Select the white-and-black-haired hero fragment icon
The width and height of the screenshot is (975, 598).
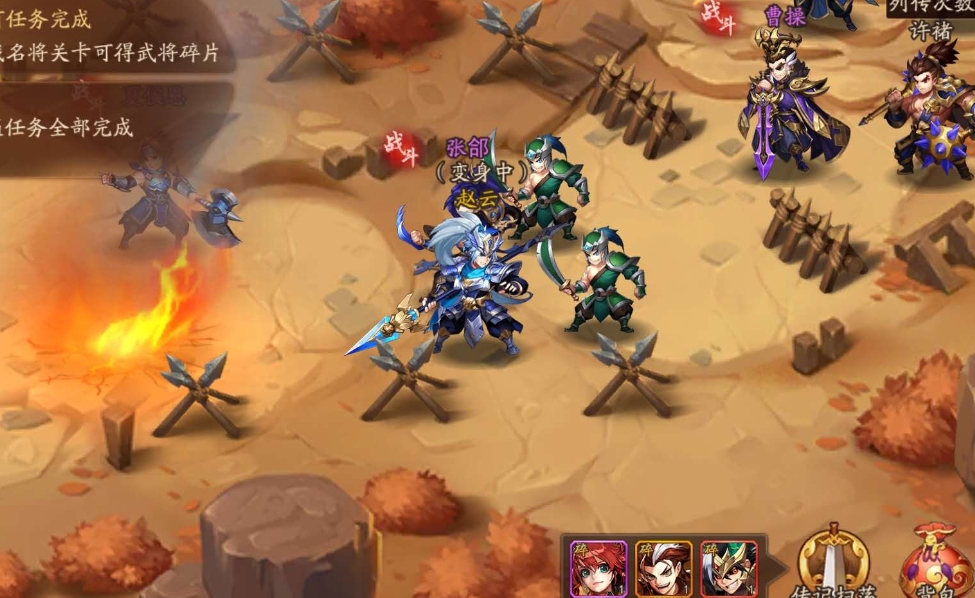point(663,568)
